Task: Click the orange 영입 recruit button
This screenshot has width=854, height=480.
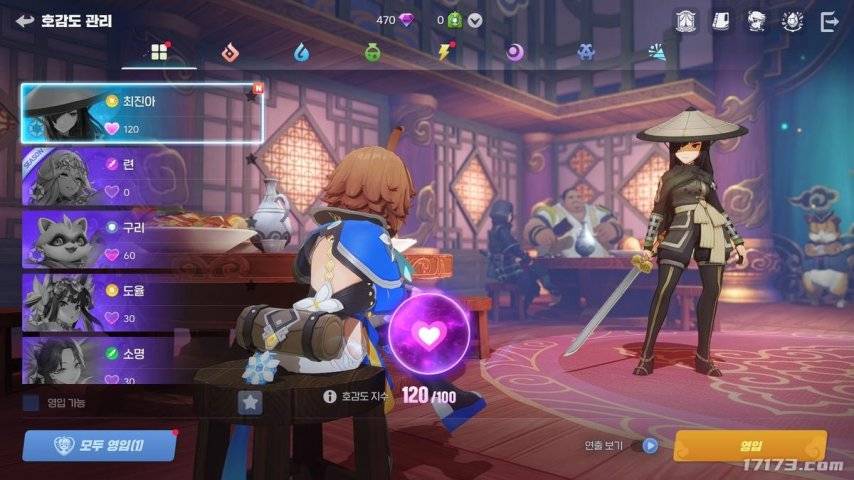Action: (750, 445)
